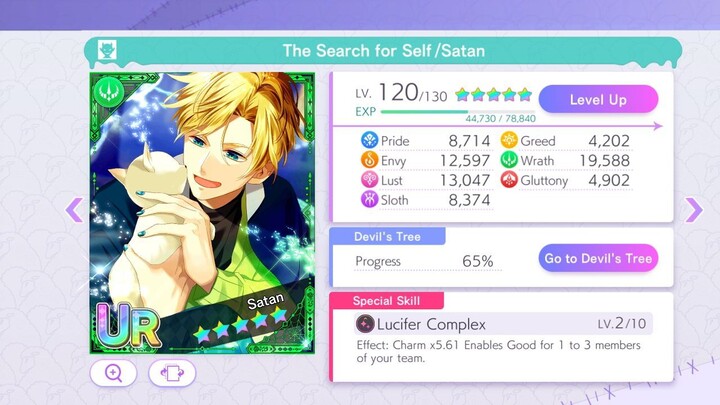Go to previous card with left arrow
This screenshot has height=405, width=720.
click(73, 209)
